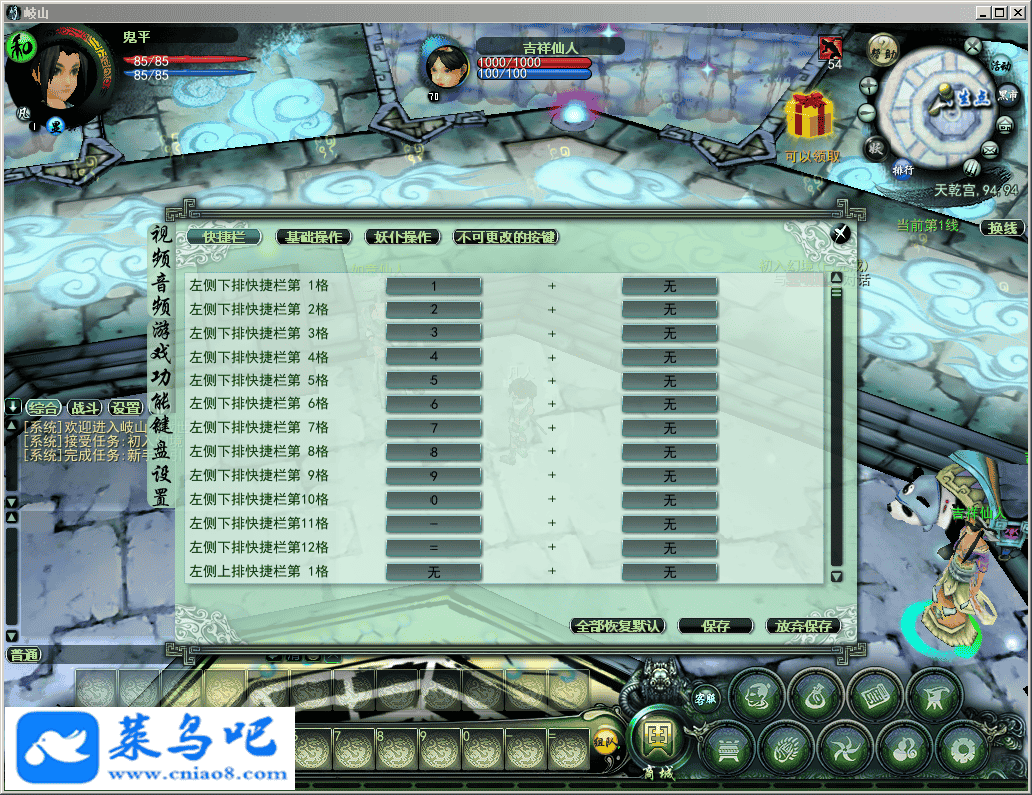This screenshot has height=795, width=1032.
Task: Open the 帮助 help button
Action: tap(881, 52)
